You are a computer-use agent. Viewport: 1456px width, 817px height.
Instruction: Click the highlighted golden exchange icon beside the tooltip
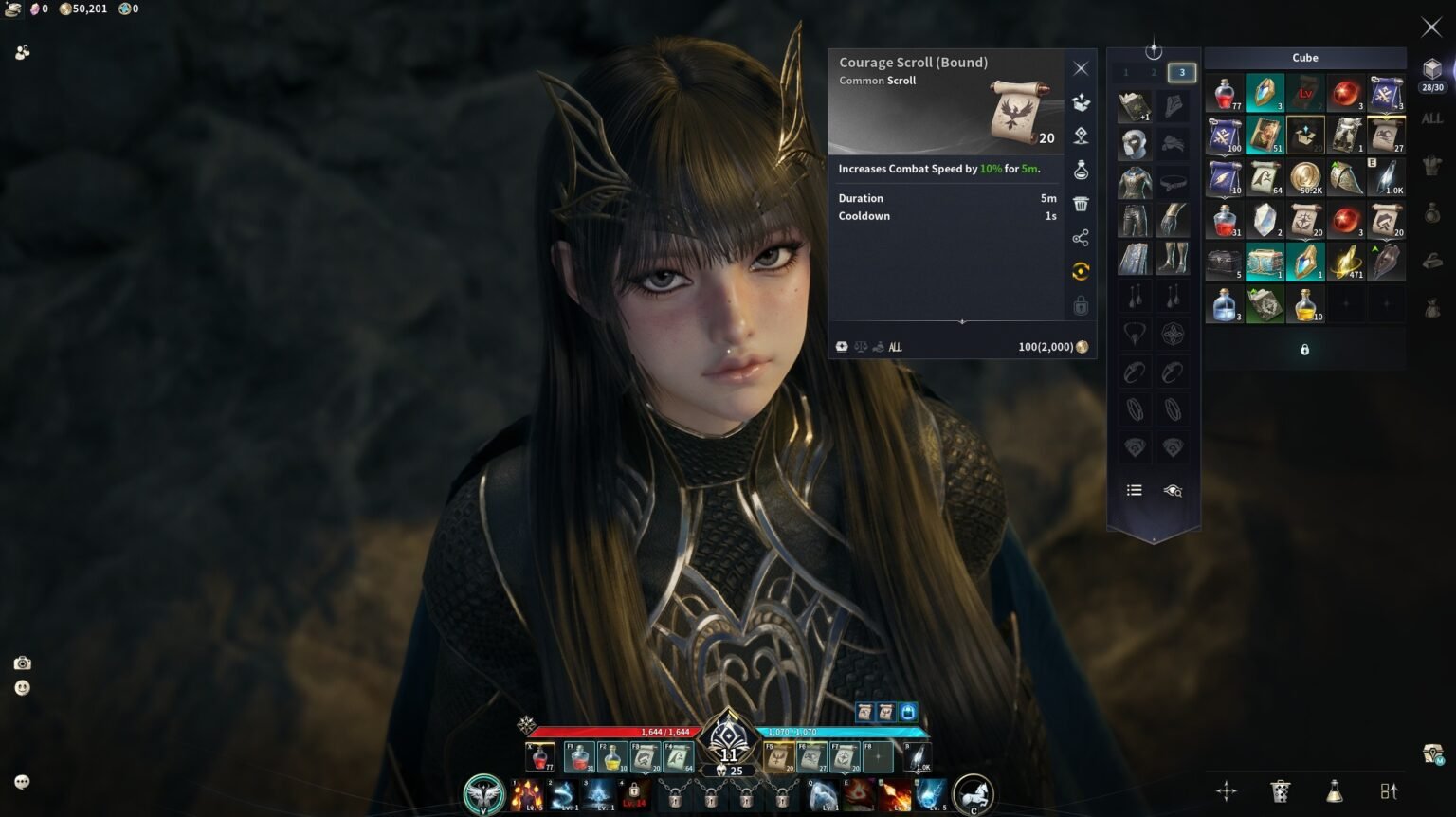(1081, 271)
